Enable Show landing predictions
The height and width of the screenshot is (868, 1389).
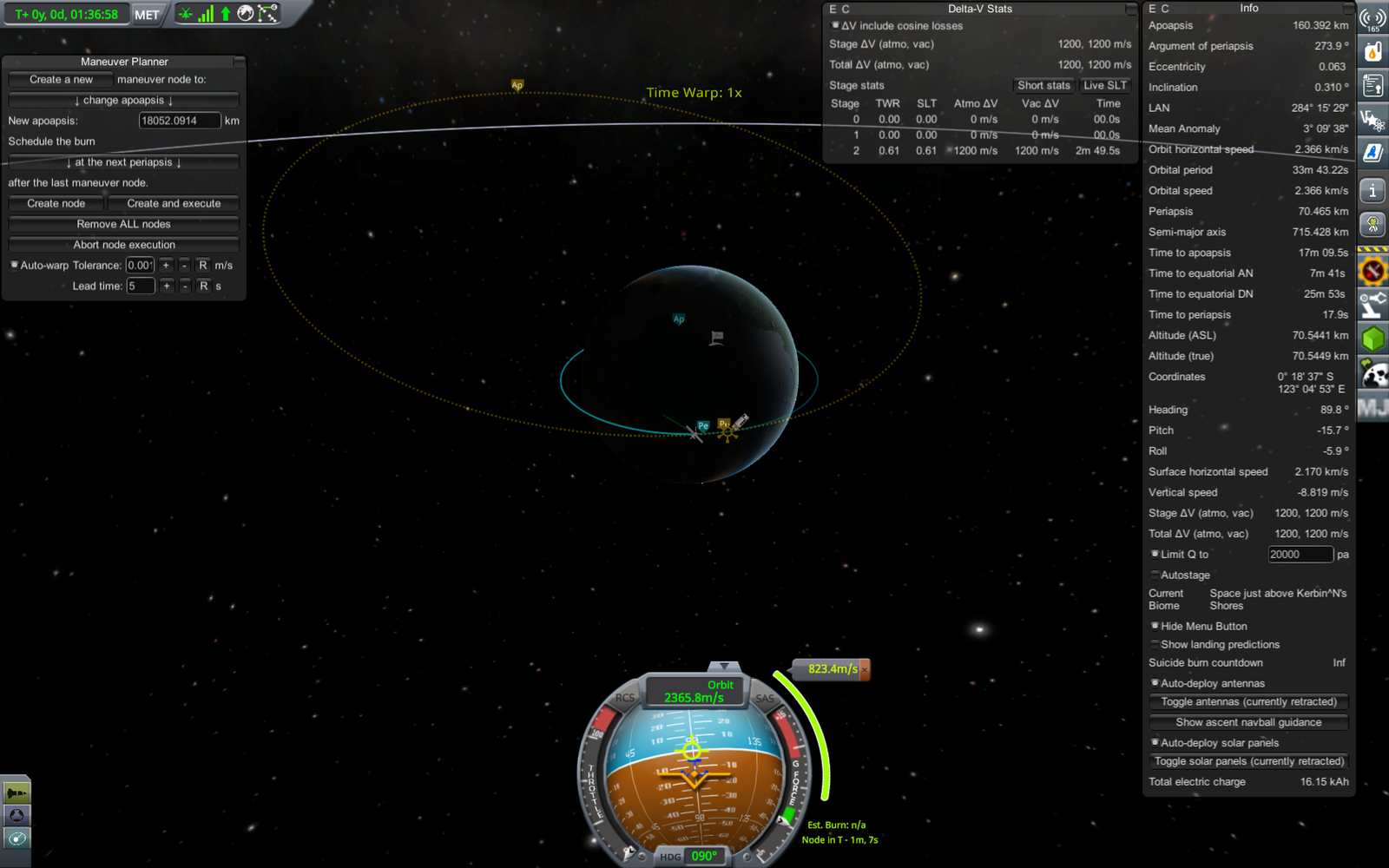coord(1155,644)
